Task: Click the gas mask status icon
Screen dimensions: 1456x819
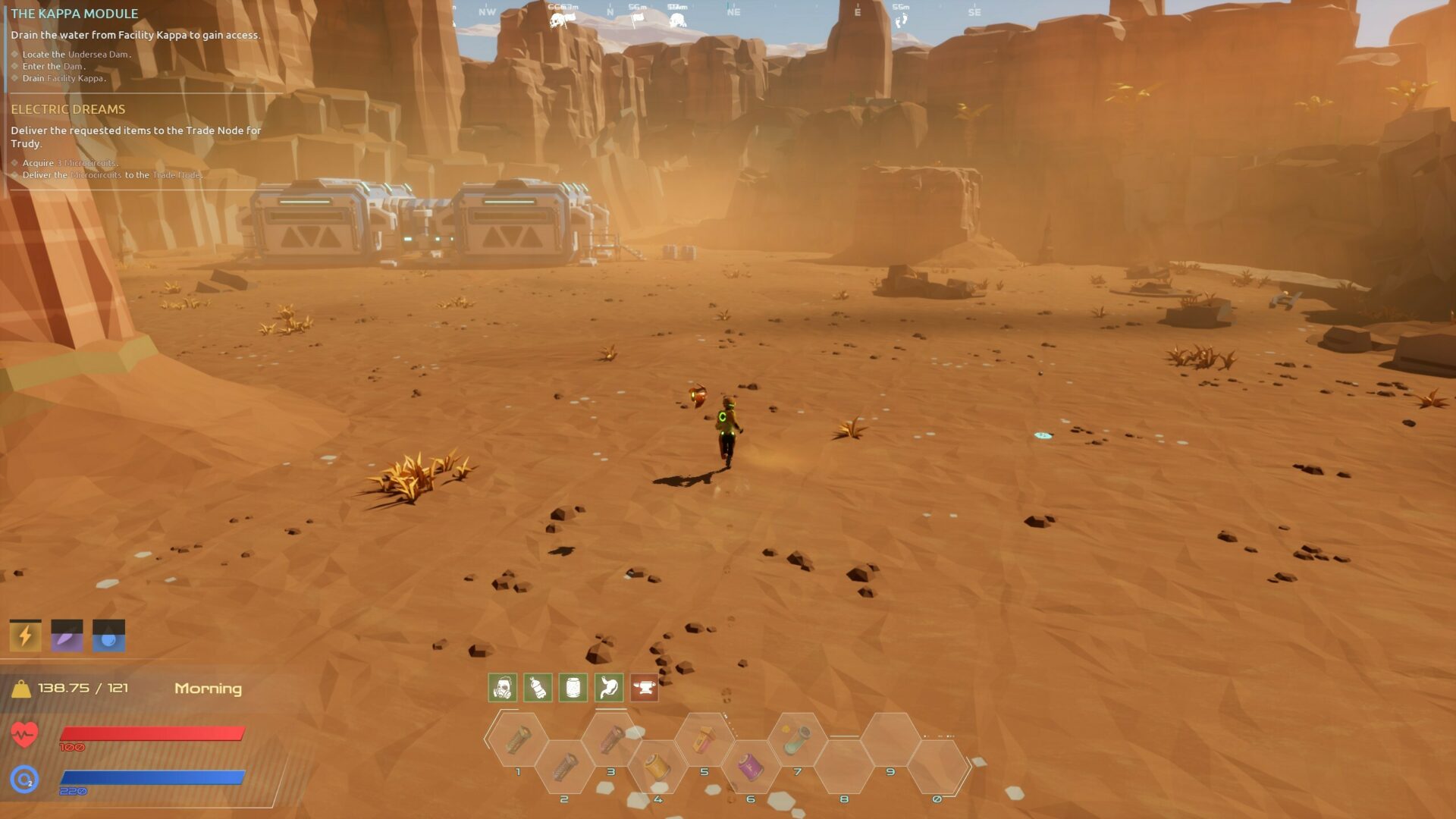Action: pyautogui.click(x=502, y=688)
